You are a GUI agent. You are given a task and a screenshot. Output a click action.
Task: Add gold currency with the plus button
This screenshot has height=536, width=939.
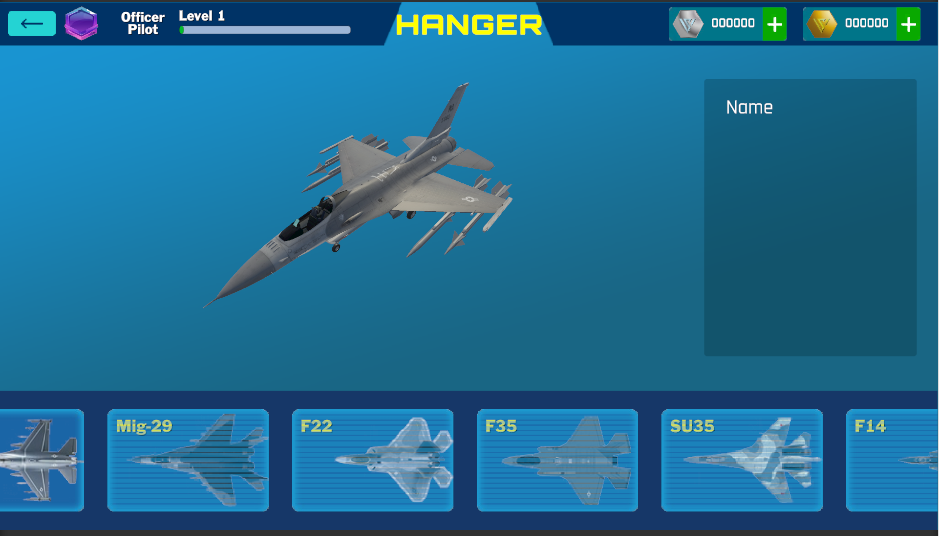908,24
